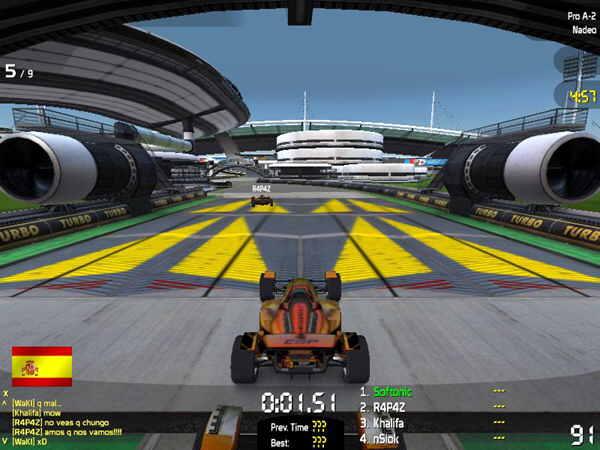This screenshot has width=600, height=450.
Task: Click the chat's up arrow
Action: point(5,404)
